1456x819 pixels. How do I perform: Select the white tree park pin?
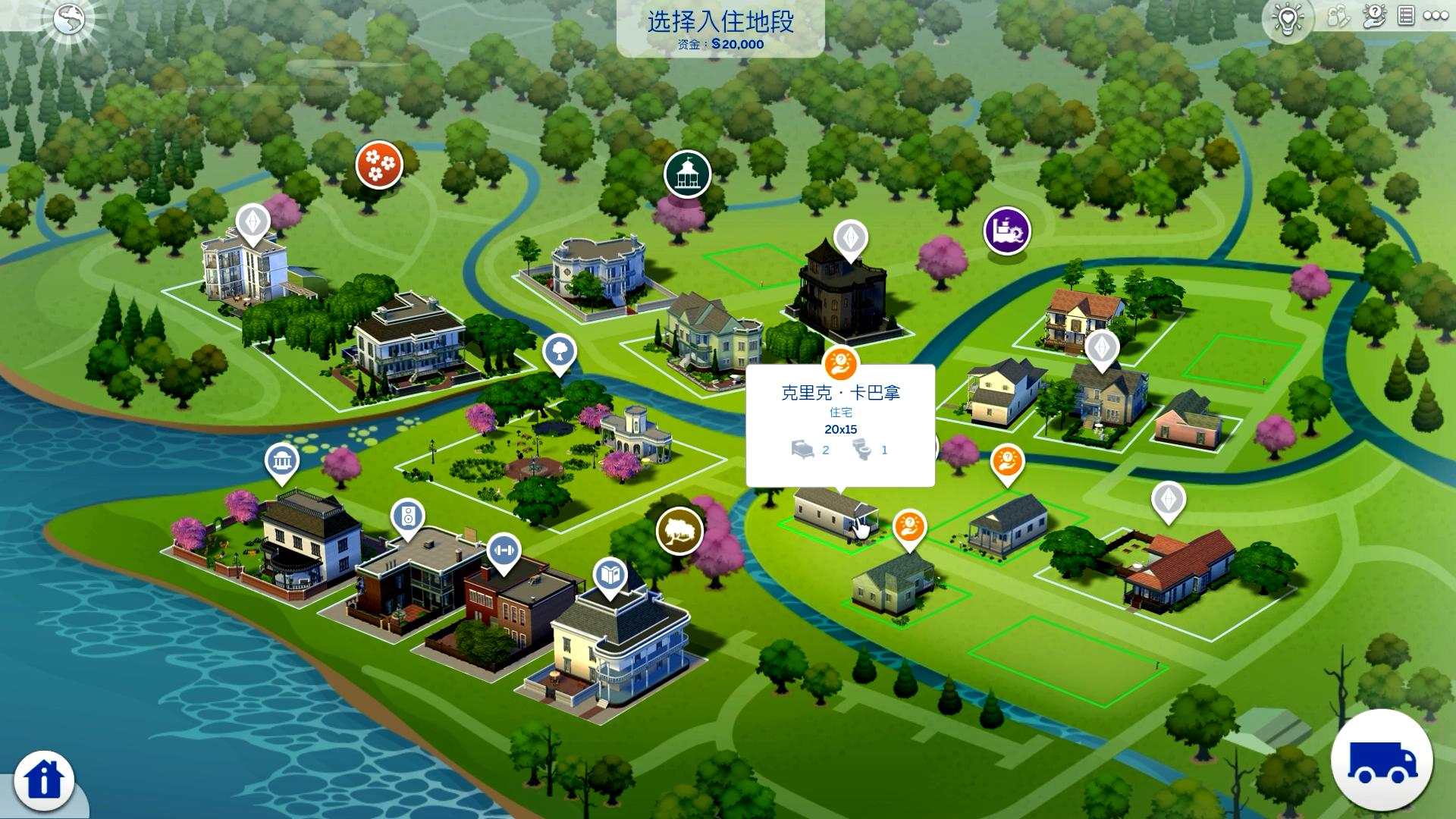click(x=560, y=351)
